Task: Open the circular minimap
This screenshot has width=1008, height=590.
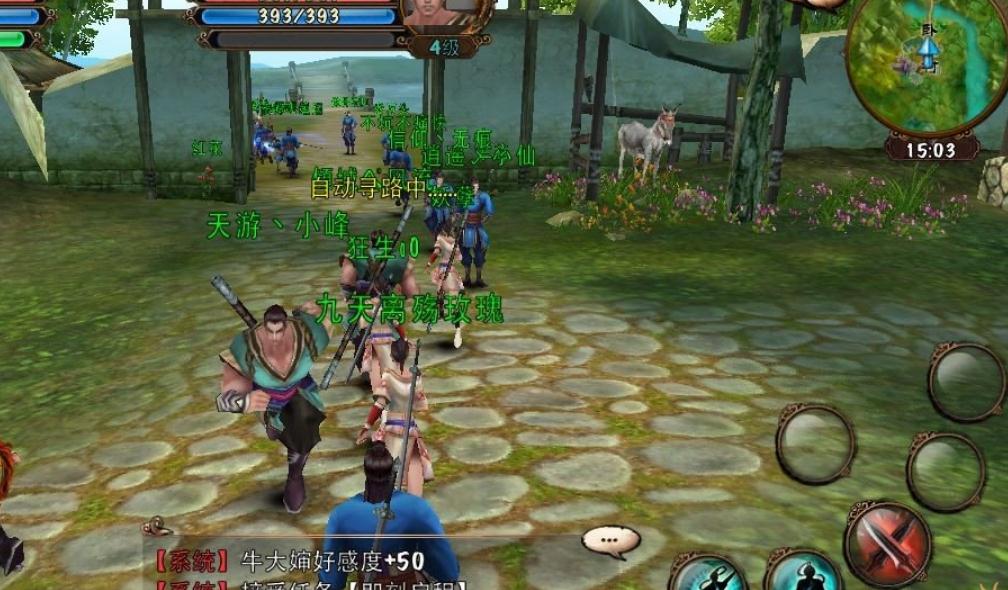Action: pos(926,65)
